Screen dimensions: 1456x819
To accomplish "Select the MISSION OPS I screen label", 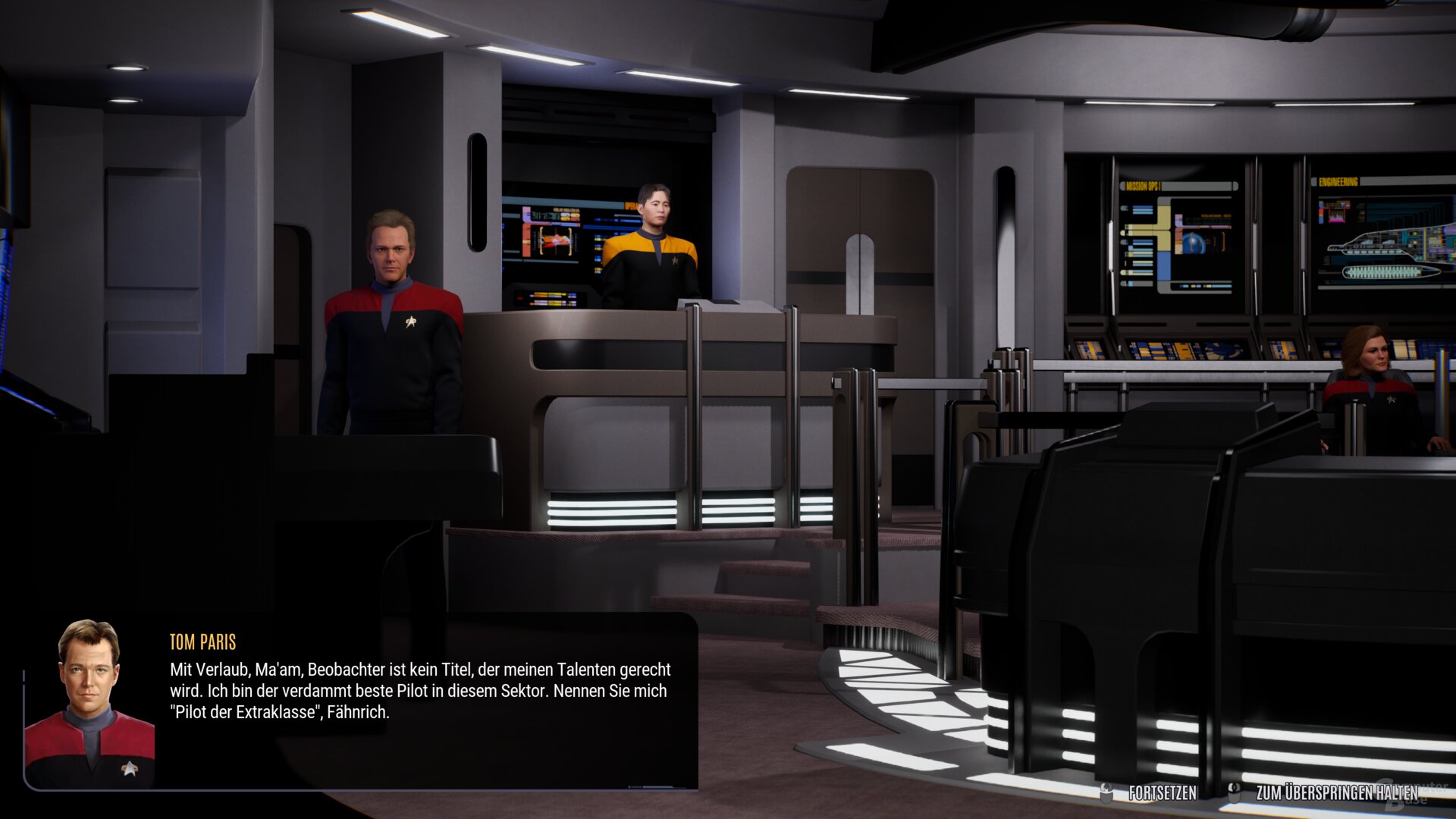I will coord(1144,184).
